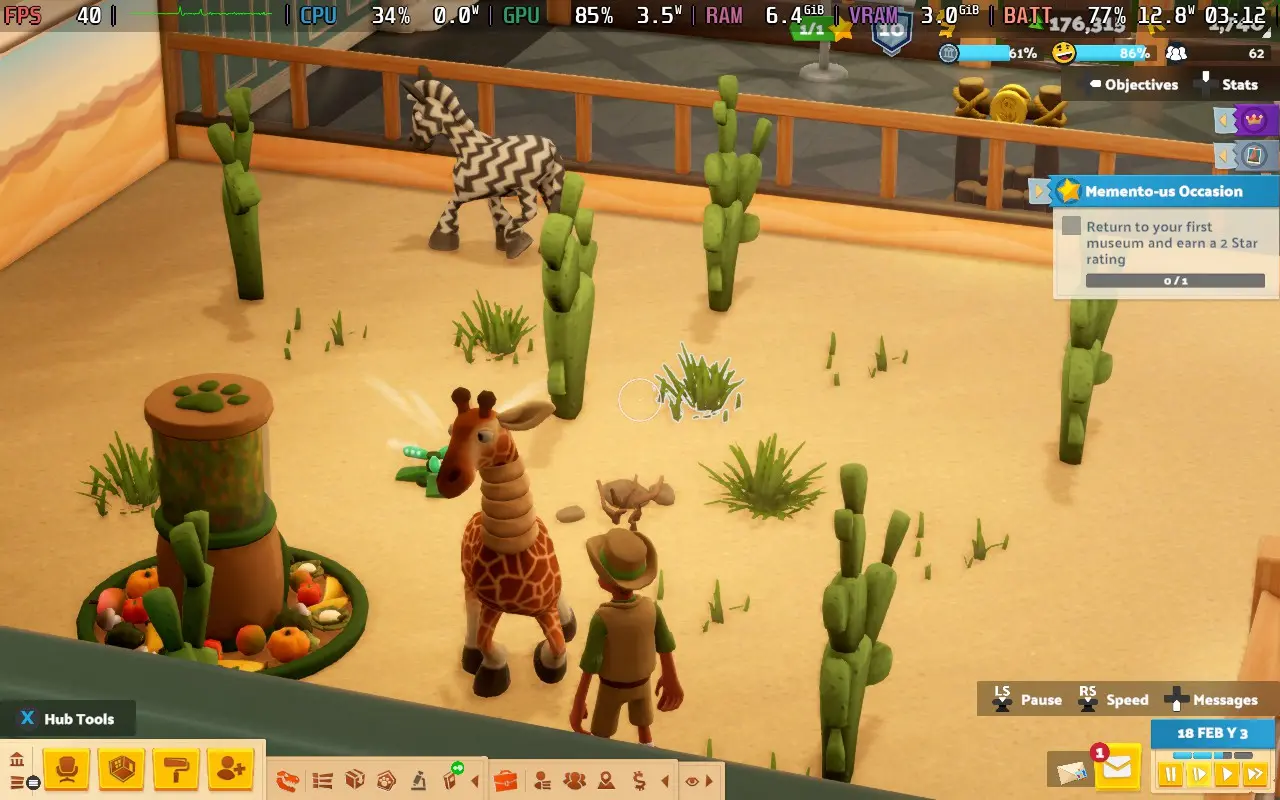This screenshot has width=1280, height=800.
Task: Open the stamped envelope postcard message
Action: 1068,771
